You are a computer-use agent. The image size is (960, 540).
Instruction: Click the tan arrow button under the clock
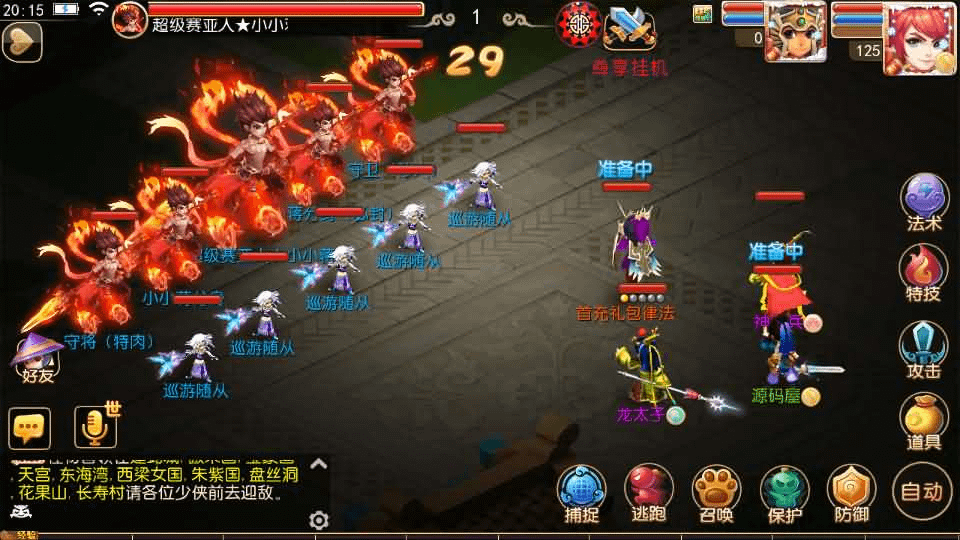[x=20, y=42]
